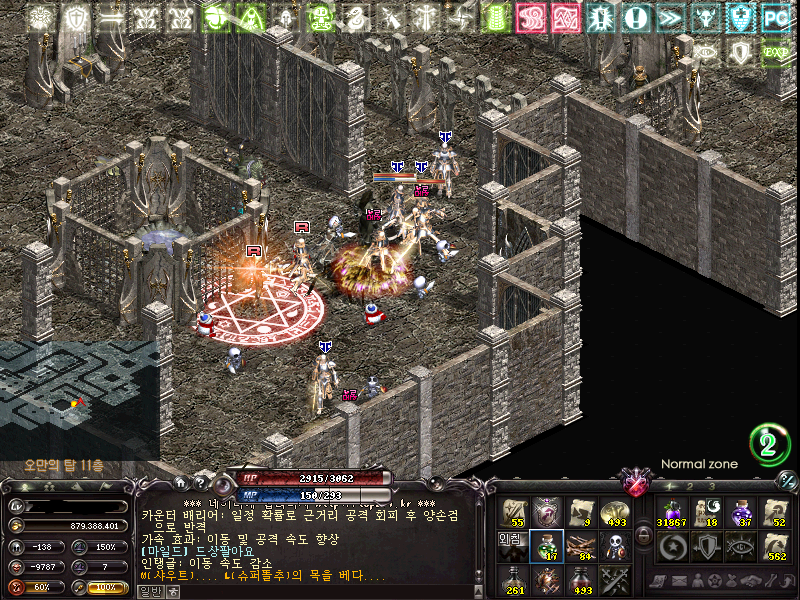Use the green potion with 17 left

(x=547, y=545)
